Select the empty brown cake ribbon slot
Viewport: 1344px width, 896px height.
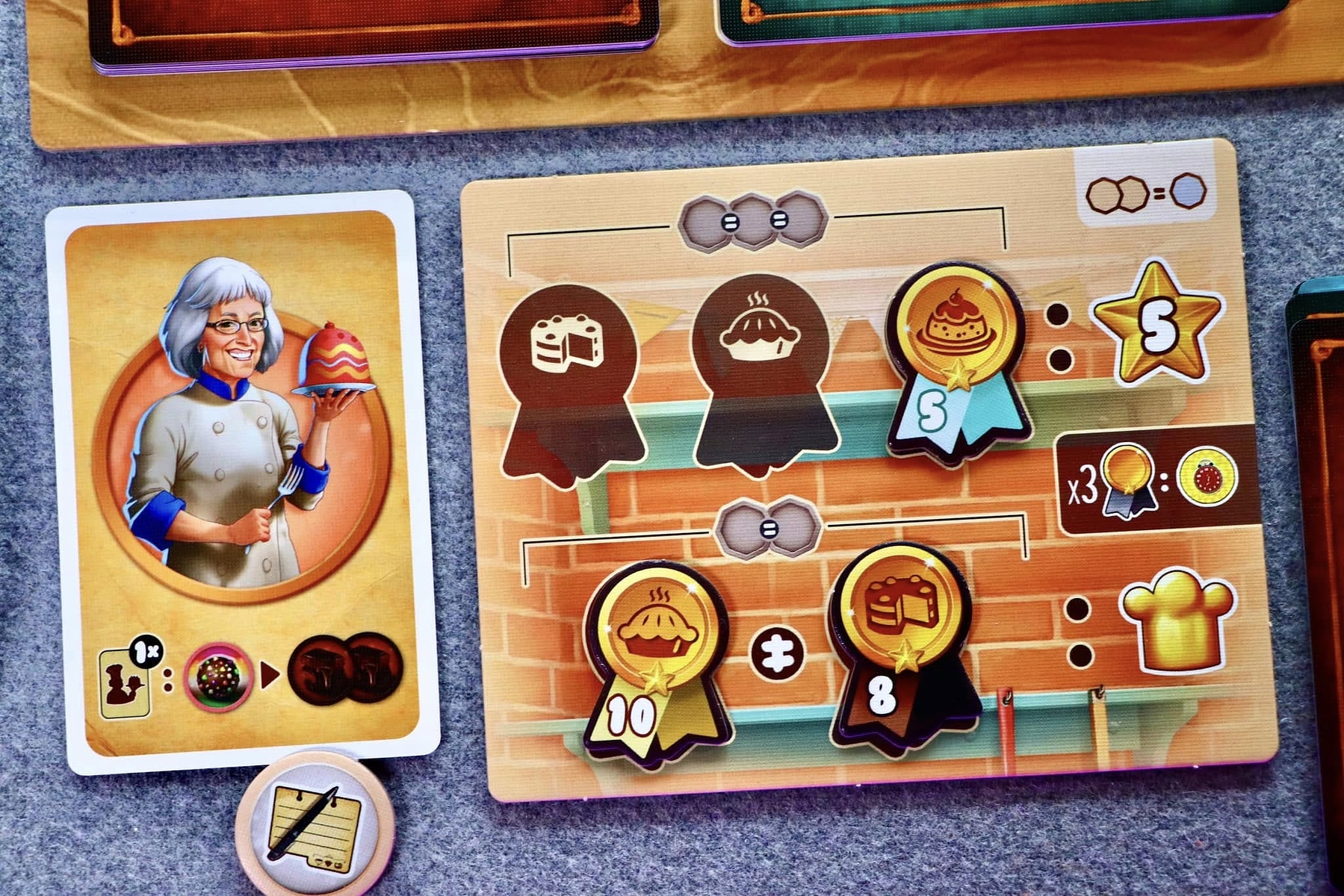click(x=569, y=381)
